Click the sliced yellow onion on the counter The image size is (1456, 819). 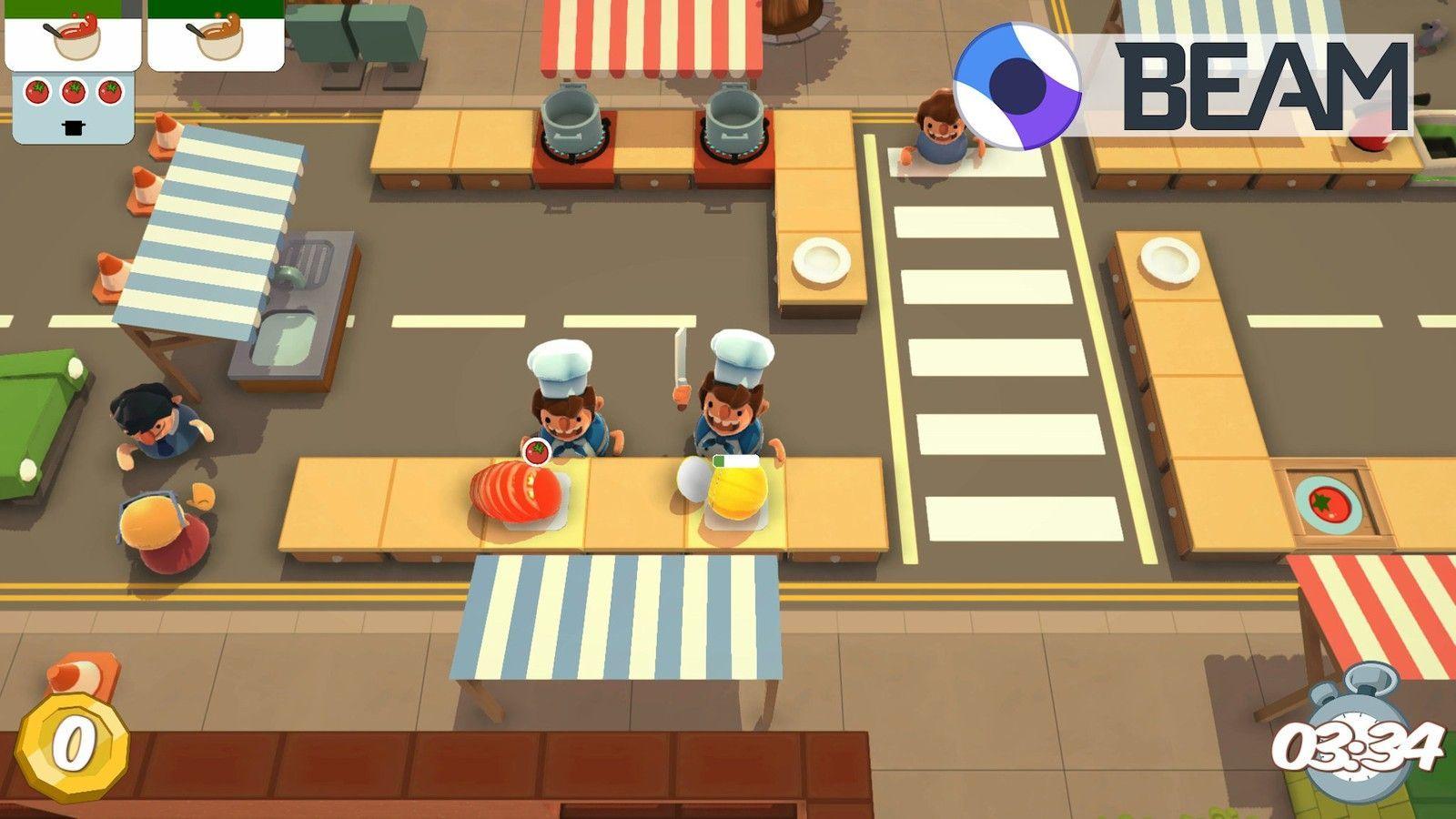click(x=737, y=491)
